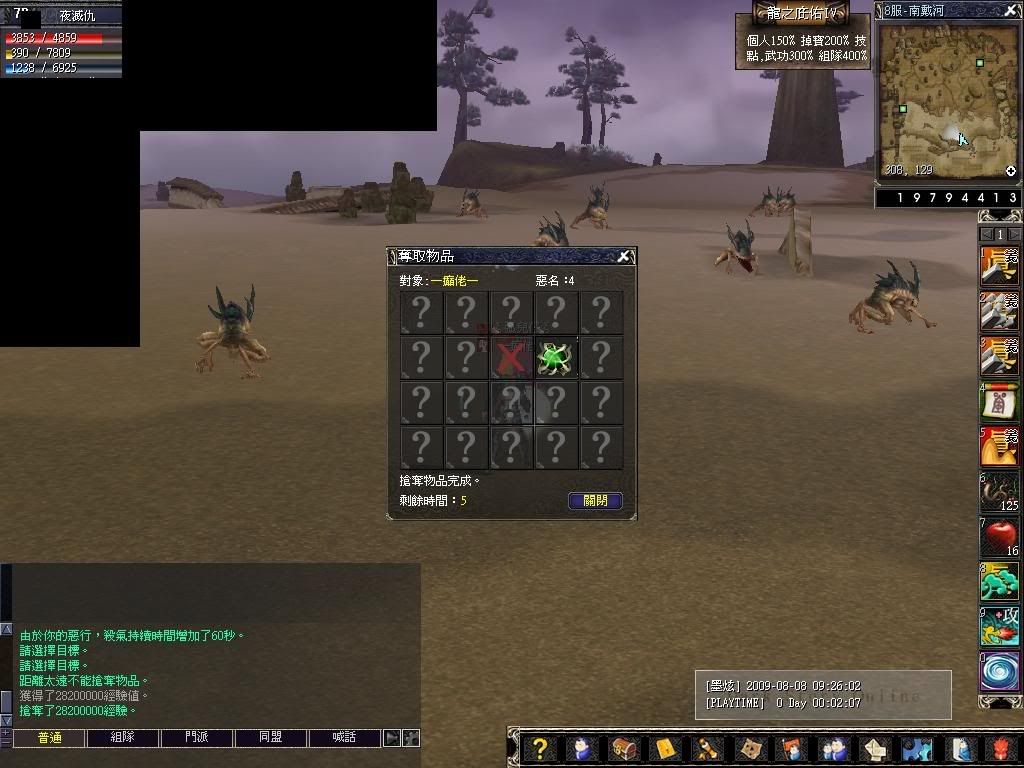
Task: Select the 同盟 chat tab
Action: [270, 738]
